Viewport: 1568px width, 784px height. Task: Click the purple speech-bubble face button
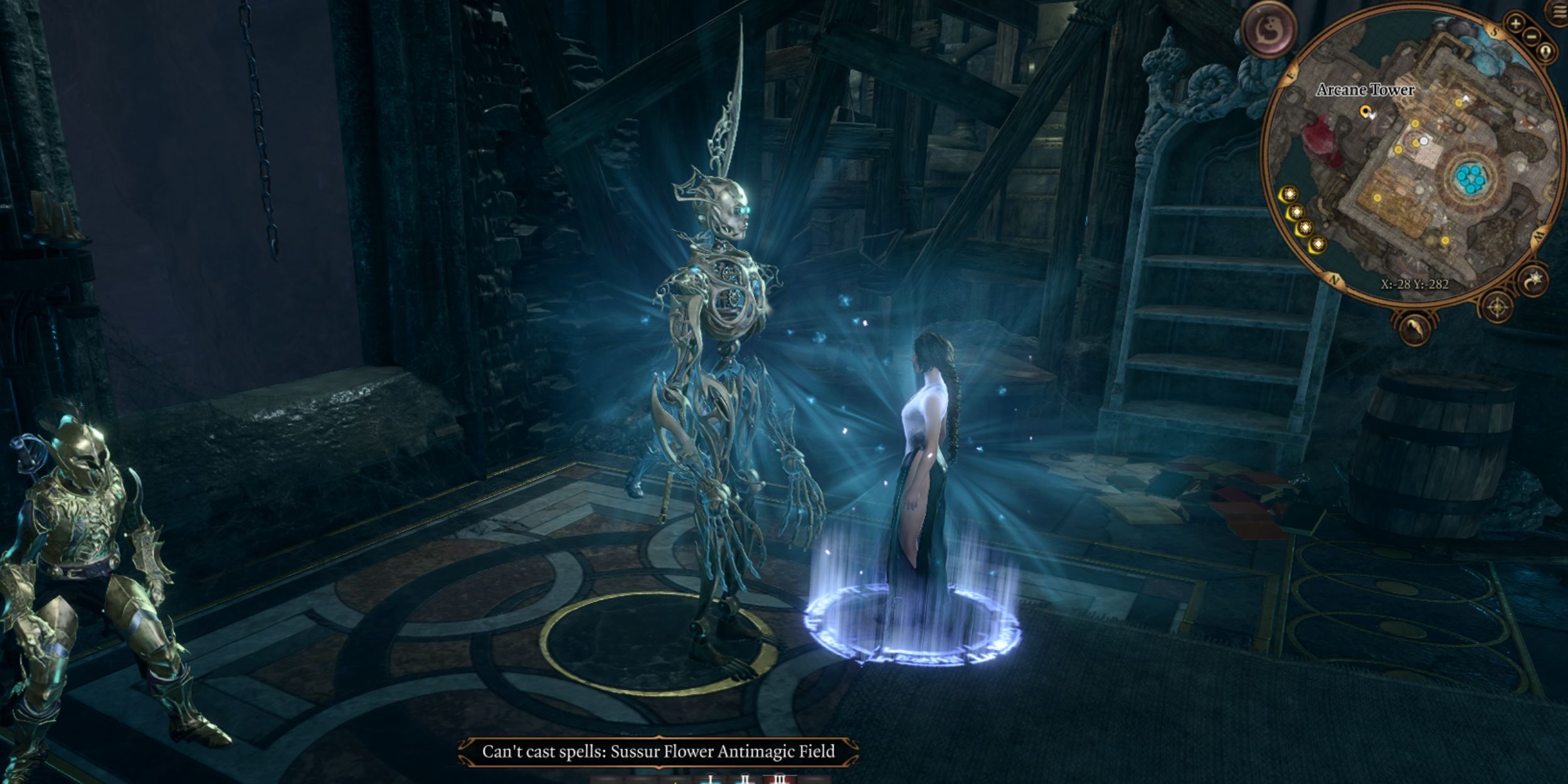pyautogui.click(x=1268, y=29)
